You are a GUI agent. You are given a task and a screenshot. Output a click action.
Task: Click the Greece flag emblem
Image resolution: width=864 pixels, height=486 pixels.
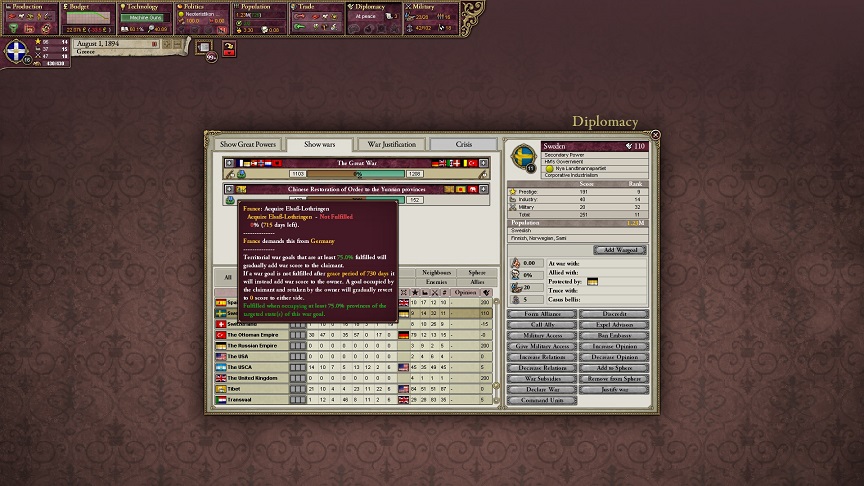[17, 52]
